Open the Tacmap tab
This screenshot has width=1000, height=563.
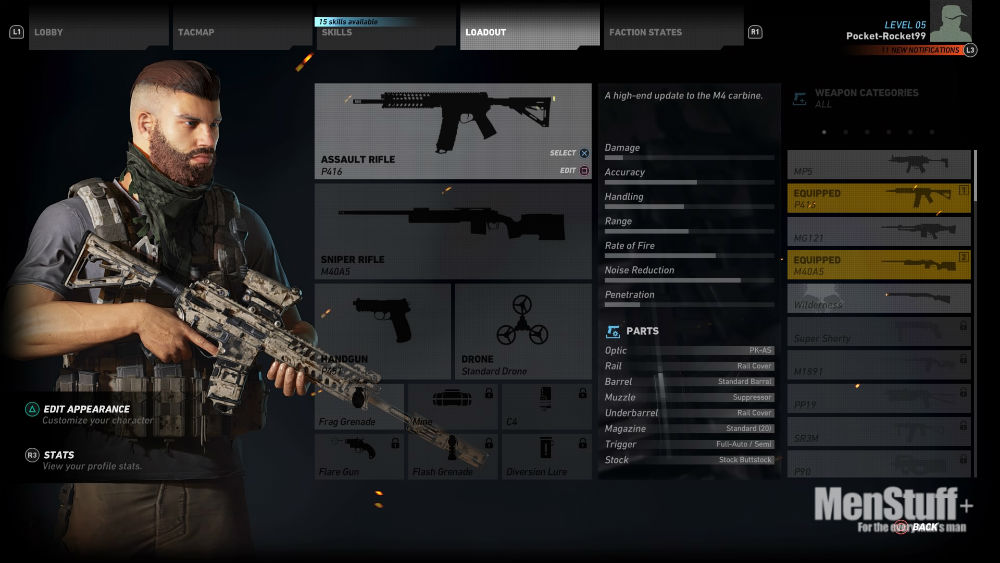point(242,31)
